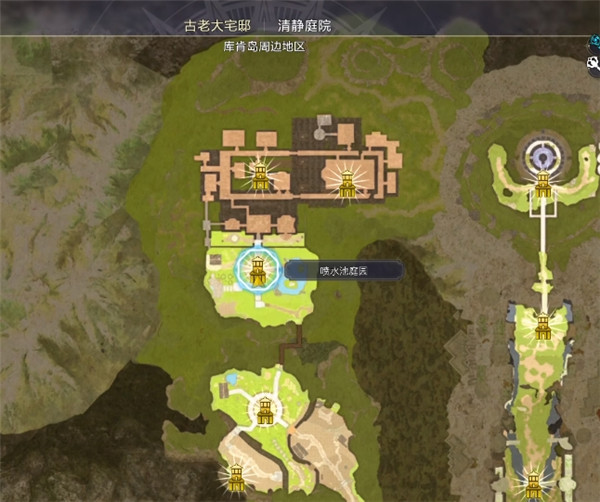Pick the lantern midway along the eastern path
Screen dimensions: 600x502
[x=543, y=326]
